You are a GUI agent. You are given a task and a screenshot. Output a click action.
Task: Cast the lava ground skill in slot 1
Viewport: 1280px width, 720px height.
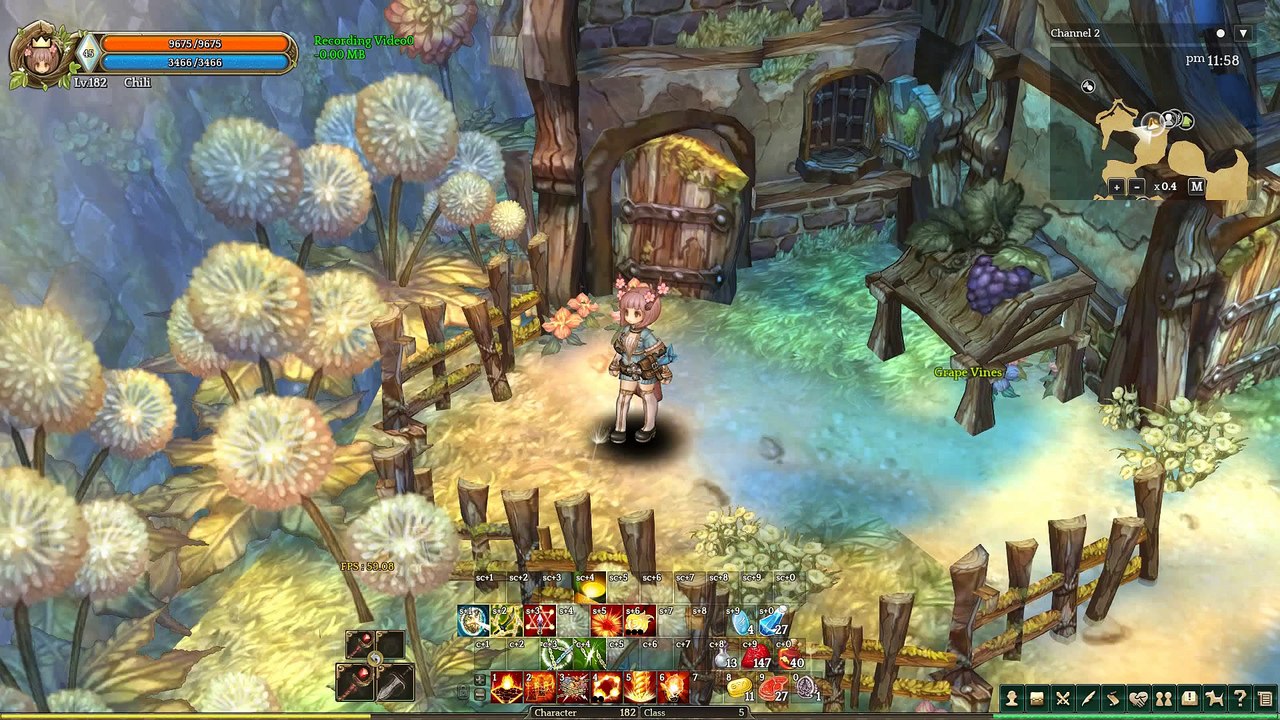pos(507,688)
